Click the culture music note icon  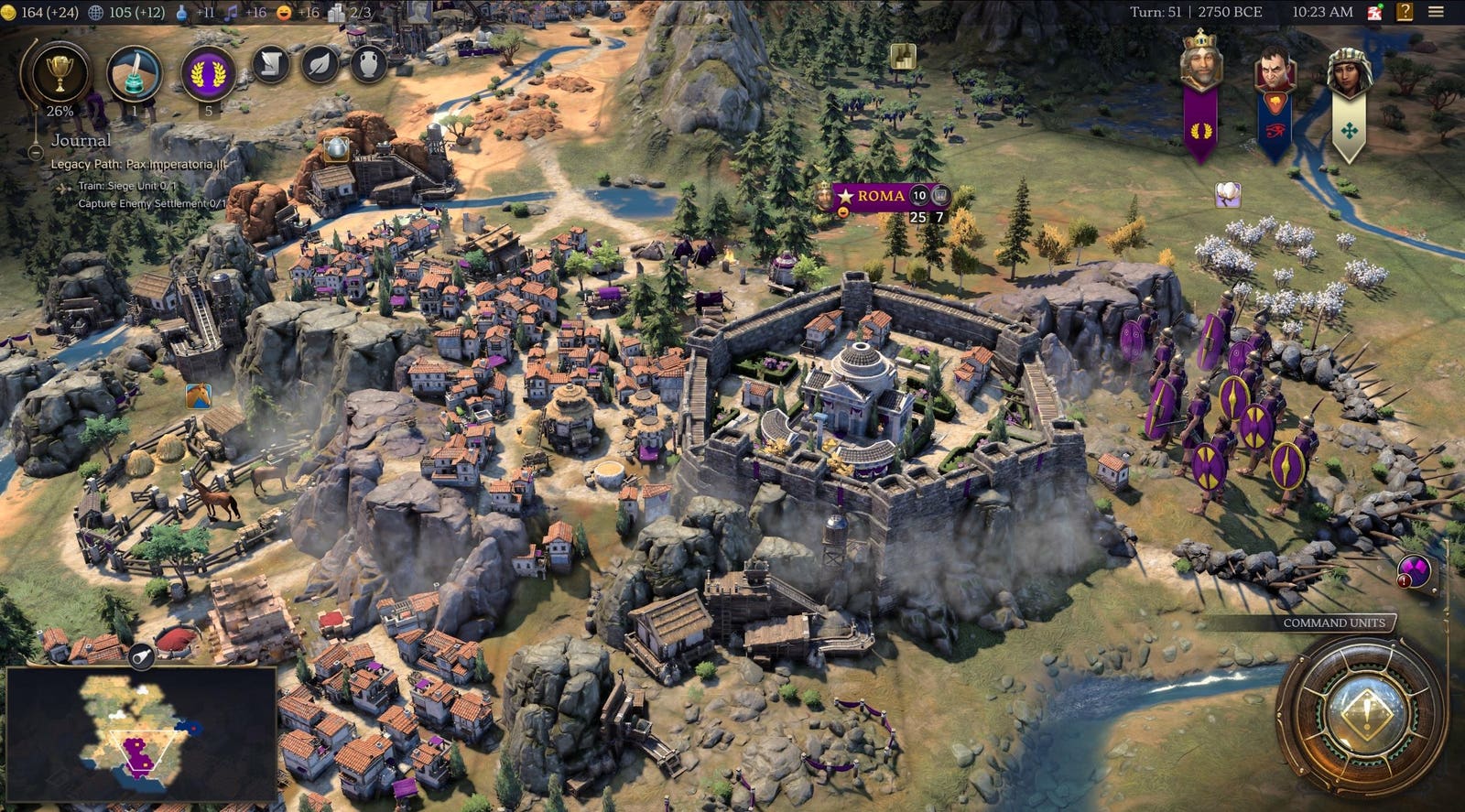coord(232,12)
